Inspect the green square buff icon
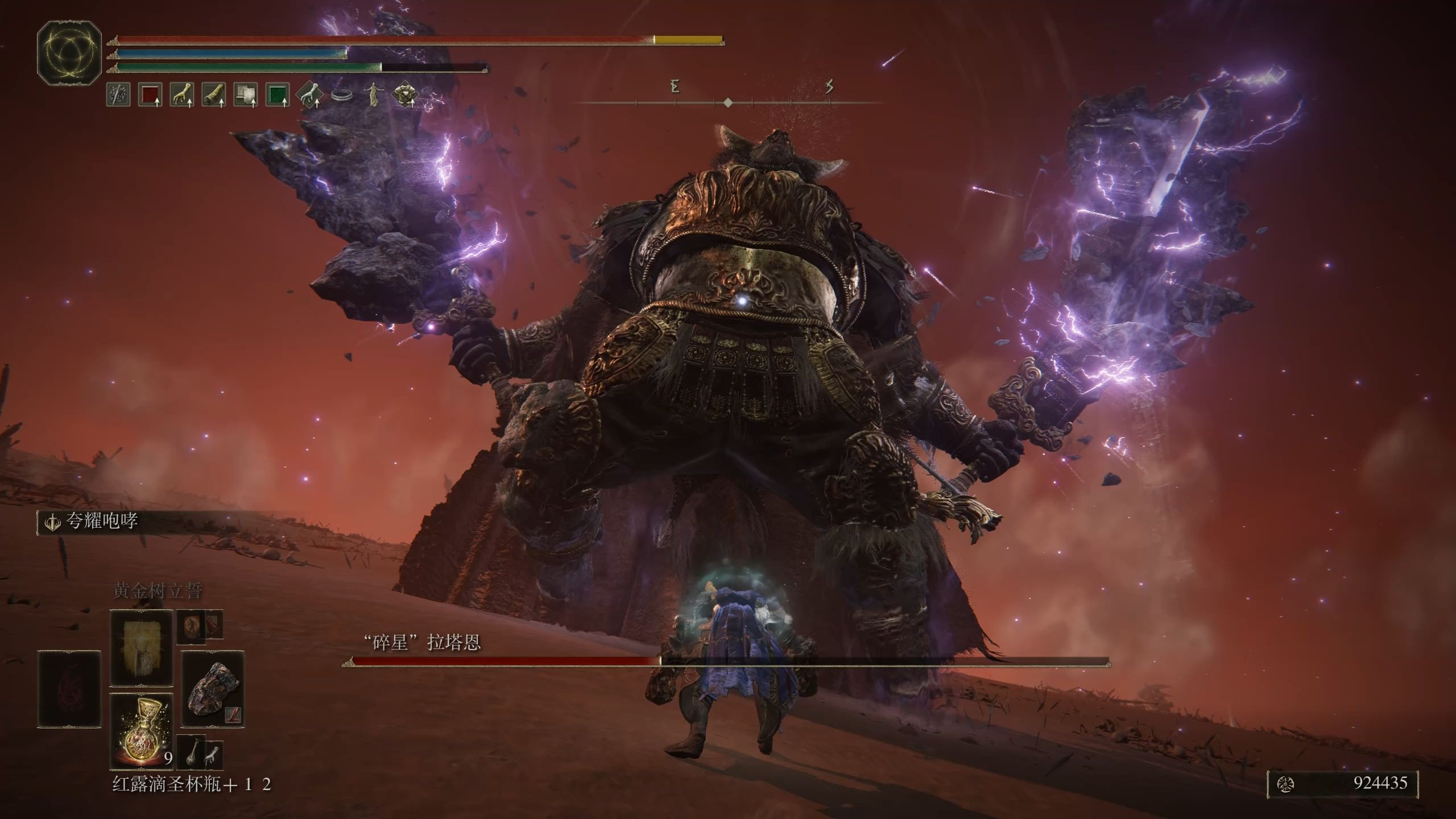Image resolution: width=1456 pixels, height=819 pixels. coord(278,95)
